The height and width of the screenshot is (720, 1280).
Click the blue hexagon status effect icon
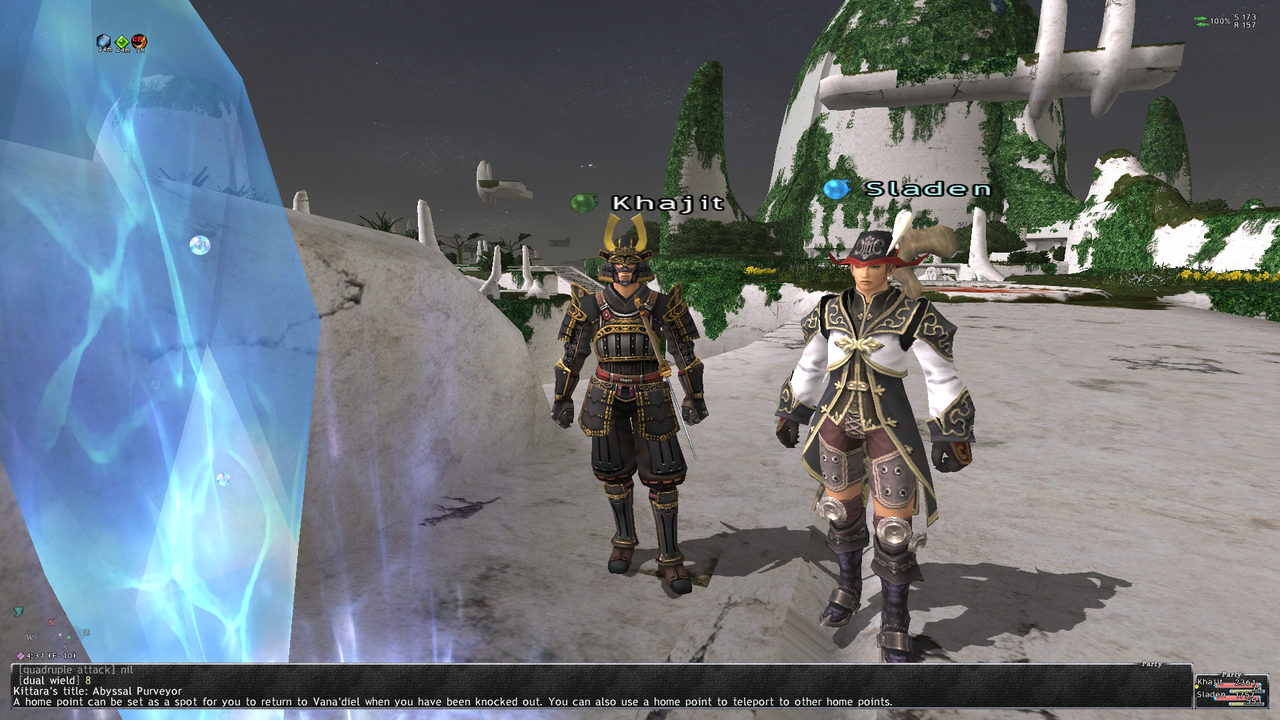pos(103,41)
